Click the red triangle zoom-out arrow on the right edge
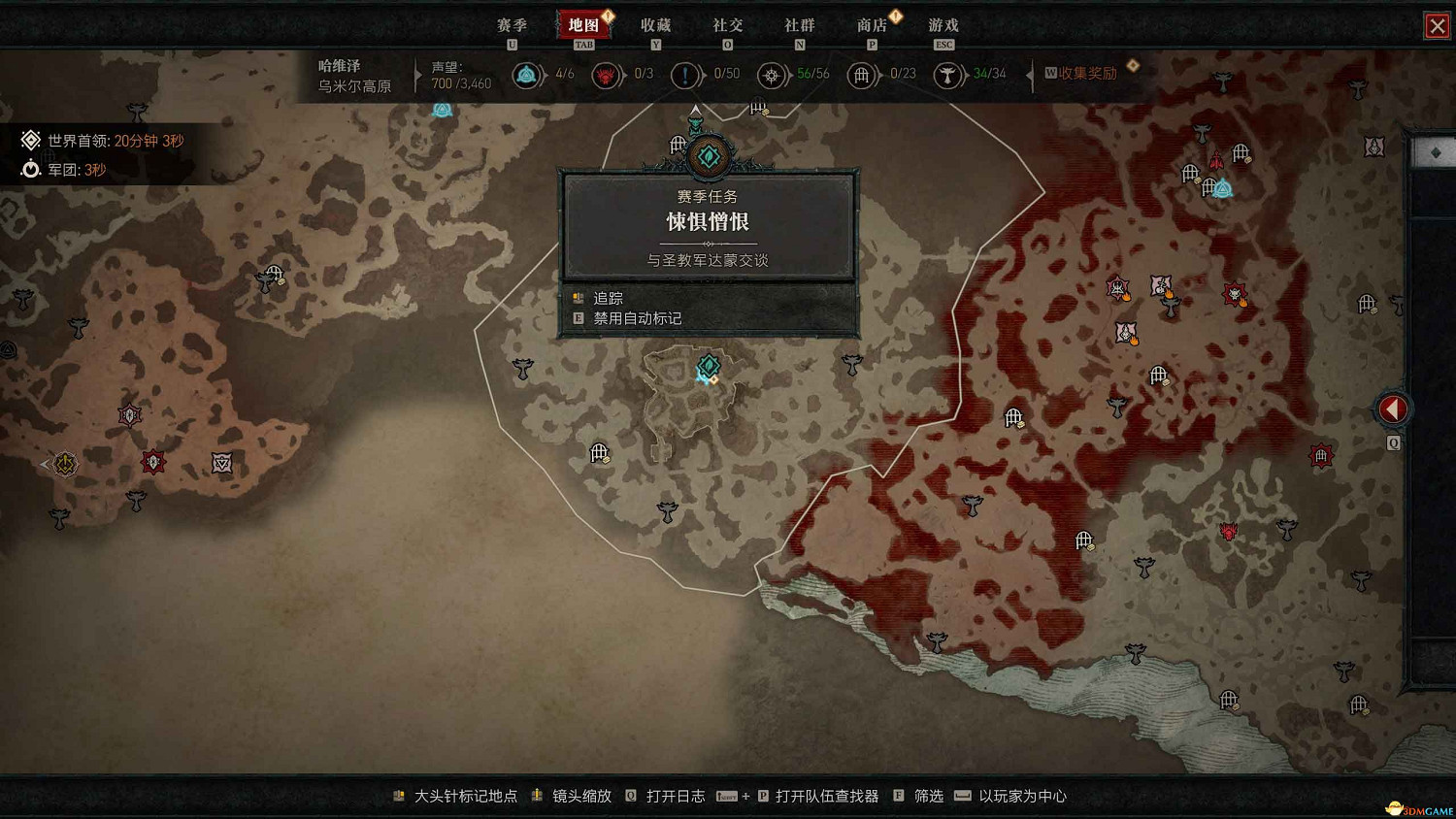This screenshot has width=1456, height=819. pos(1393,409)
